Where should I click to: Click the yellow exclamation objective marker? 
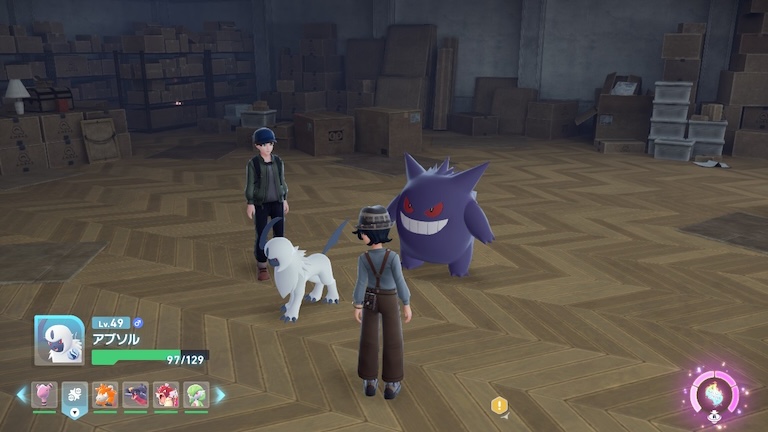499,405
